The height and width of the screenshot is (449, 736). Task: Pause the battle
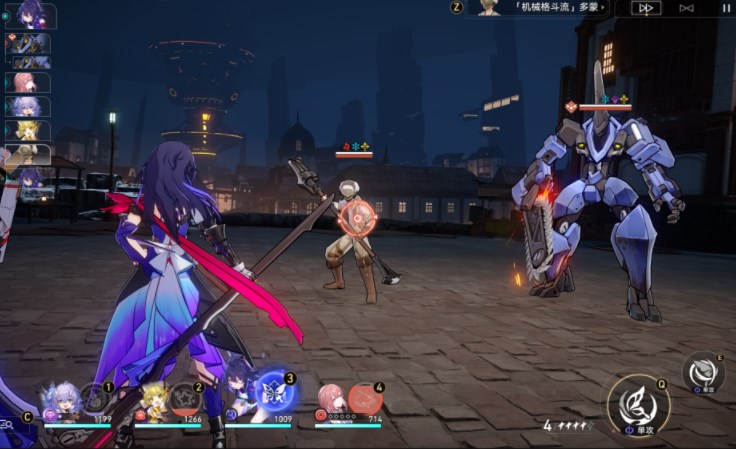click(x=726, y=8)
